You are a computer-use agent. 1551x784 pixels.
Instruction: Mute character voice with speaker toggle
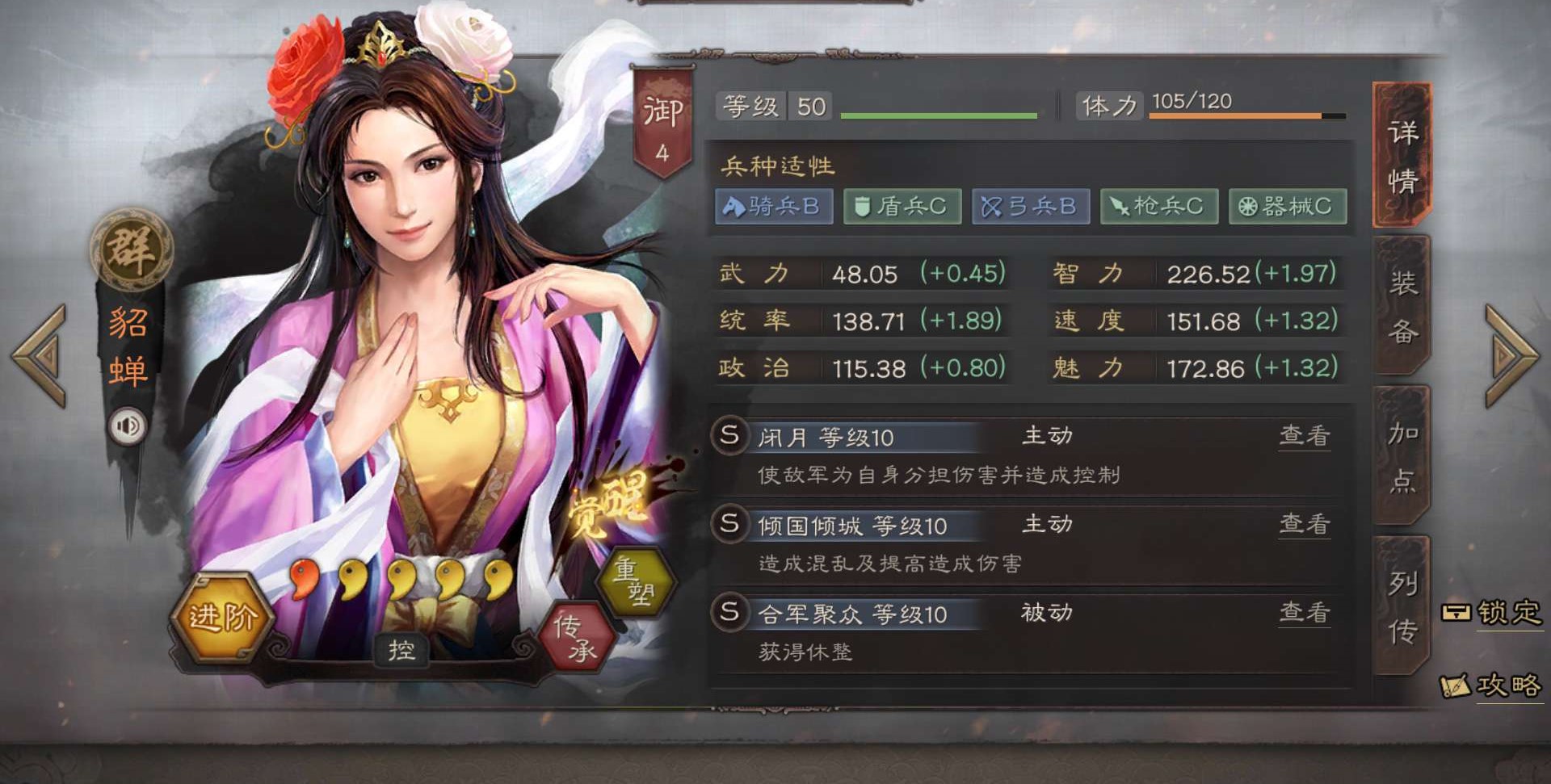(x=129, y=424)
